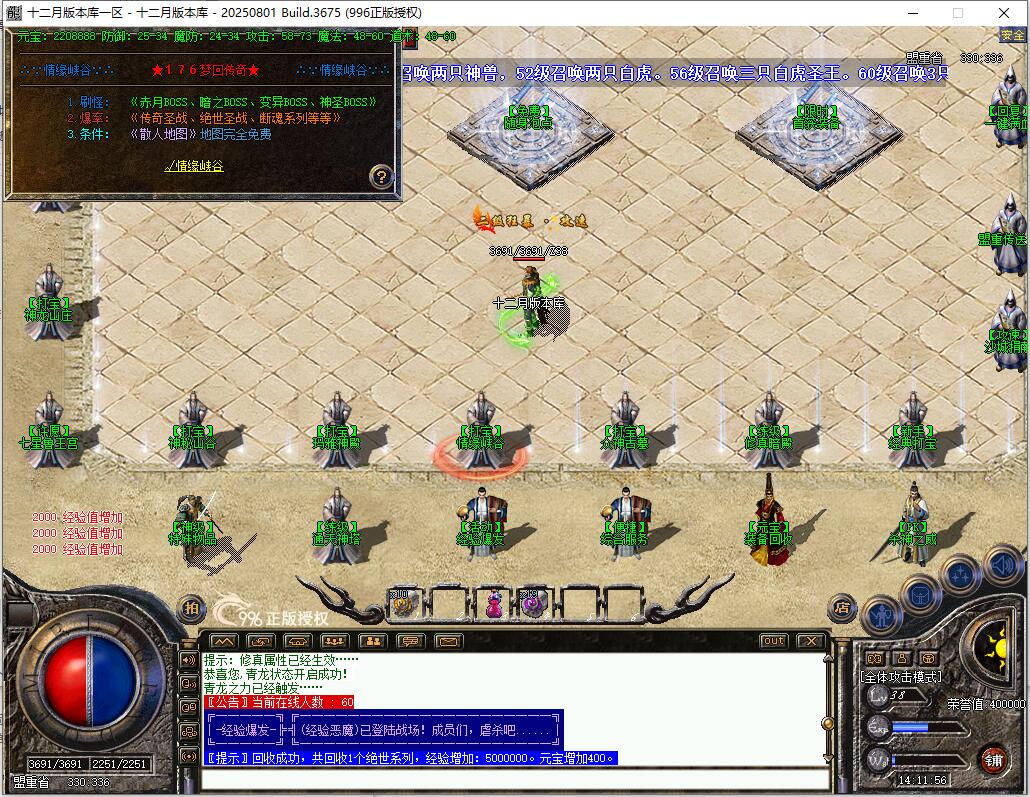Viewport: 1030px width, 797px height.
Task: Open the skills button with four stars
Action: tap(960, 574)
